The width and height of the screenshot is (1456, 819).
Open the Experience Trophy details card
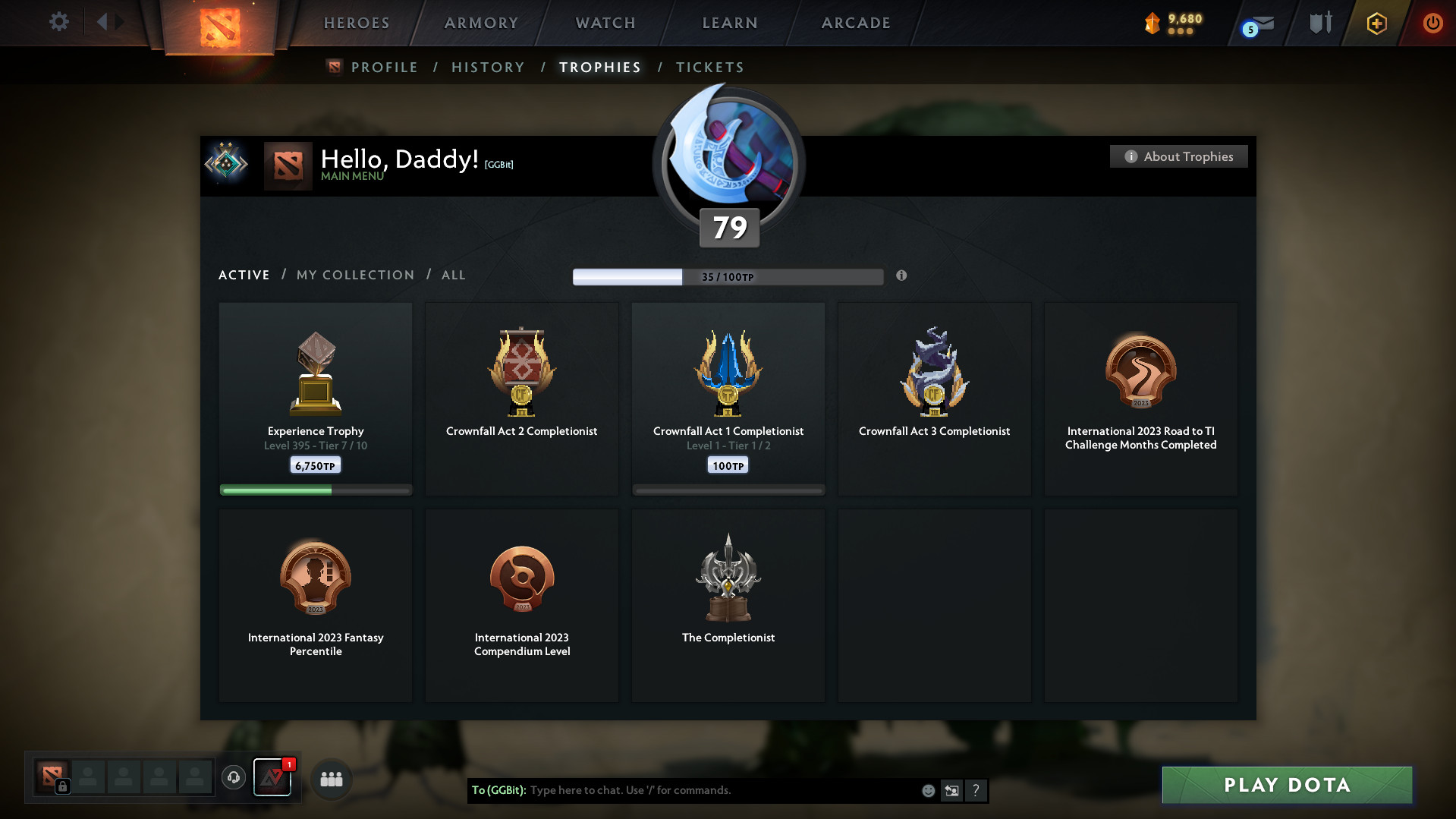tap(315, 398)
